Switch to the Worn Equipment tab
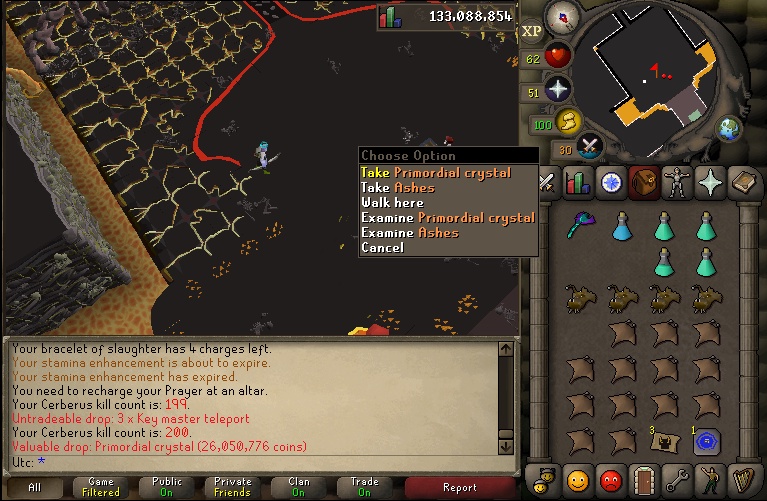This screenshot has width=767, height=501. pos(676,183)
